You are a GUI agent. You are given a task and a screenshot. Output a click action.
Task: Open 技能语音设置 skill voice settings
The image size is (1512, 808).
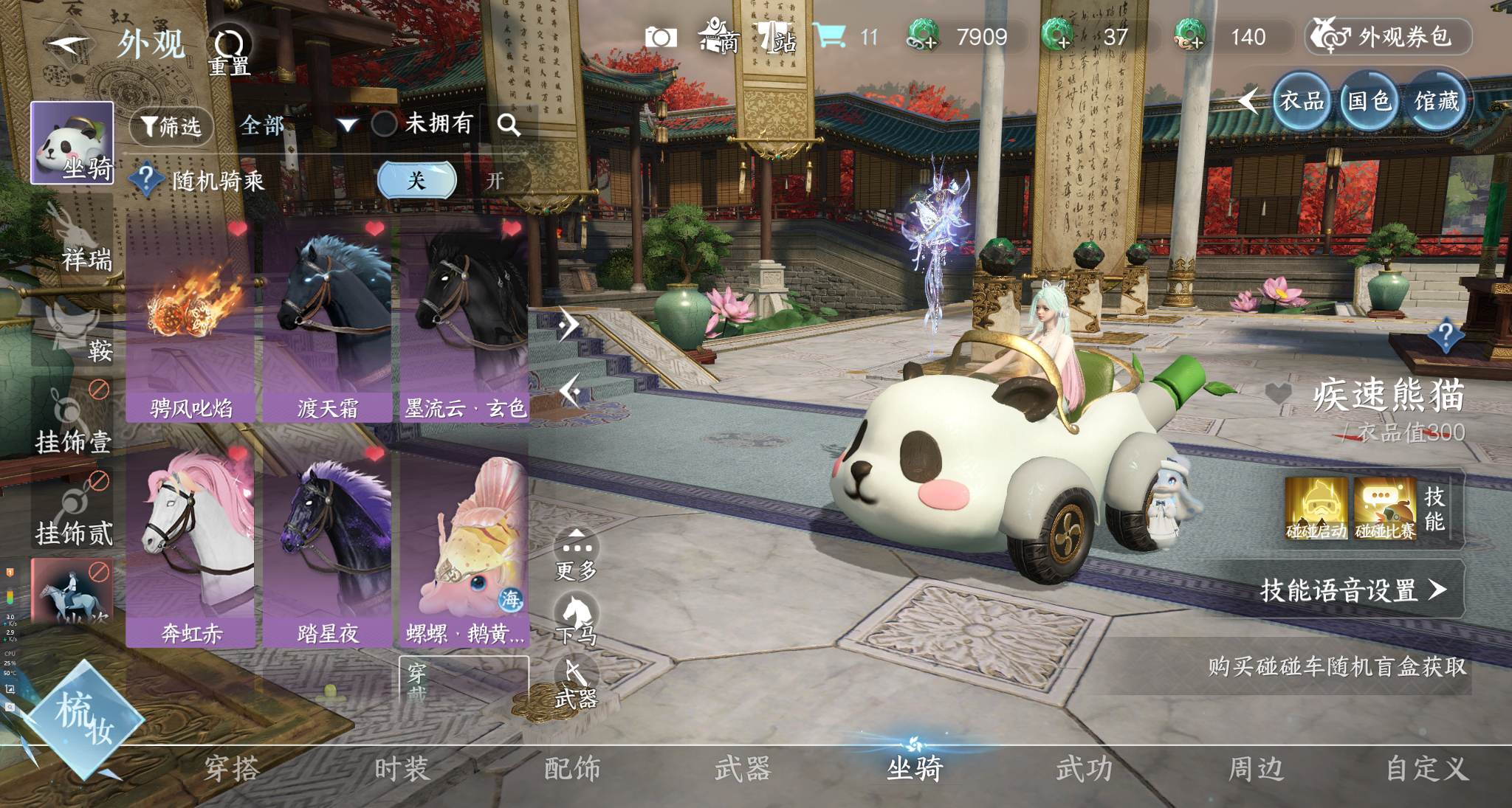[1353, 590]
